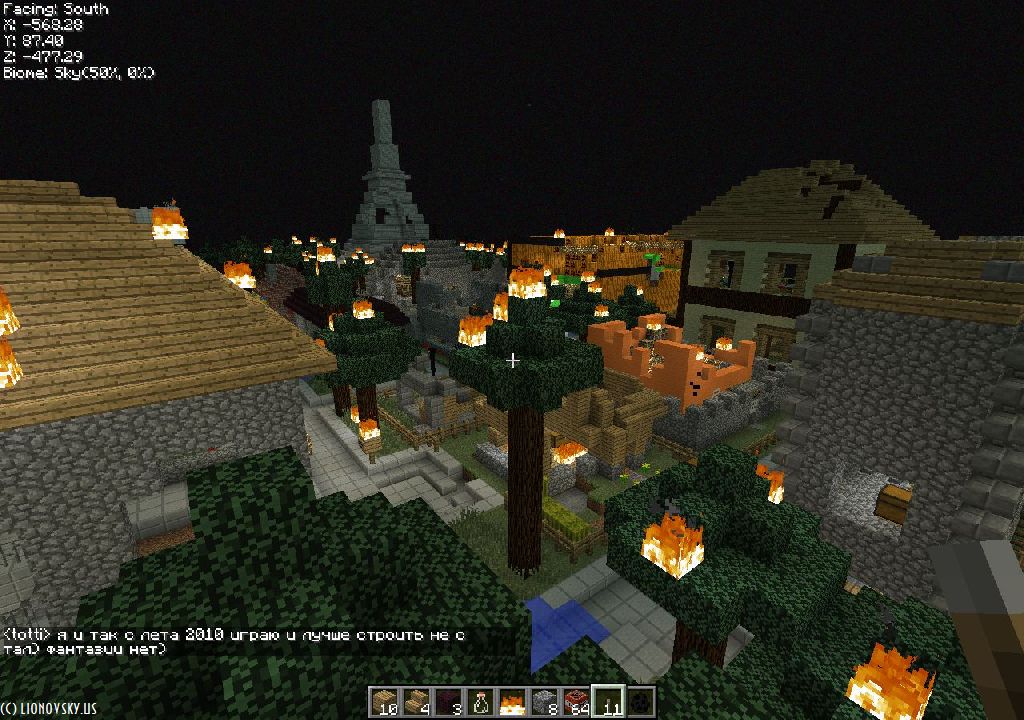Switch to the fire block slot
Viewport: 1024px width, 720px height.
click(x=512, y=702)
